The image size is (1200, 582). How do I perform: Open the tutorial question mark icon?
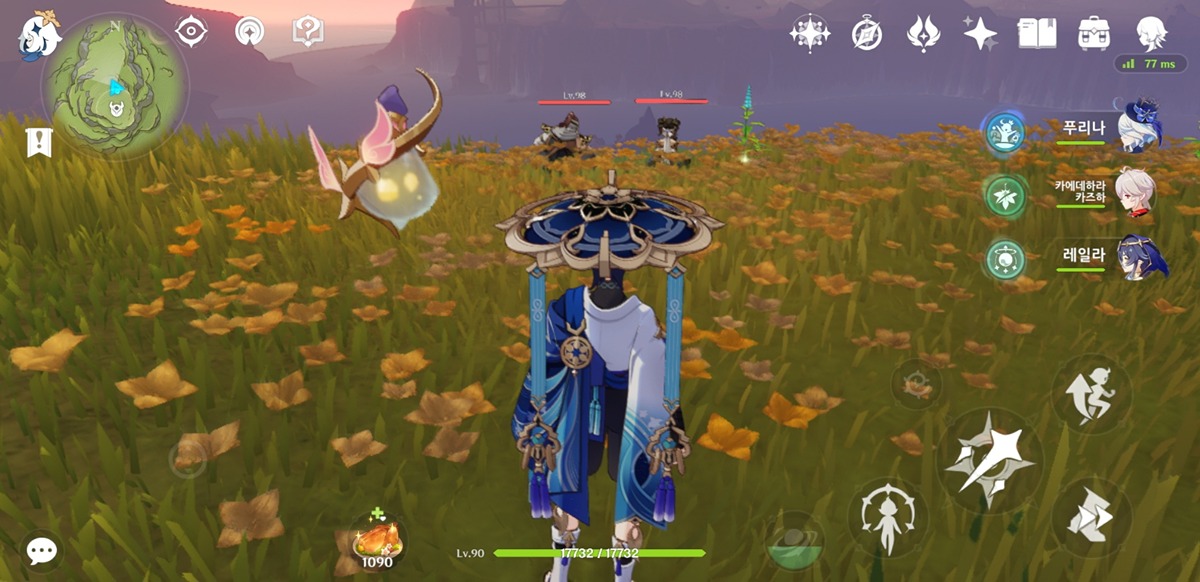tap(307, 31)
